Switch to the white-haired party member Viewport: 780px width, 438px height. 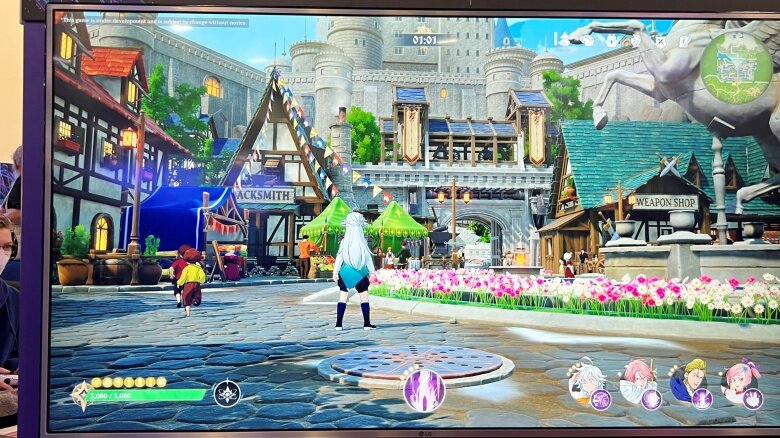586,381
